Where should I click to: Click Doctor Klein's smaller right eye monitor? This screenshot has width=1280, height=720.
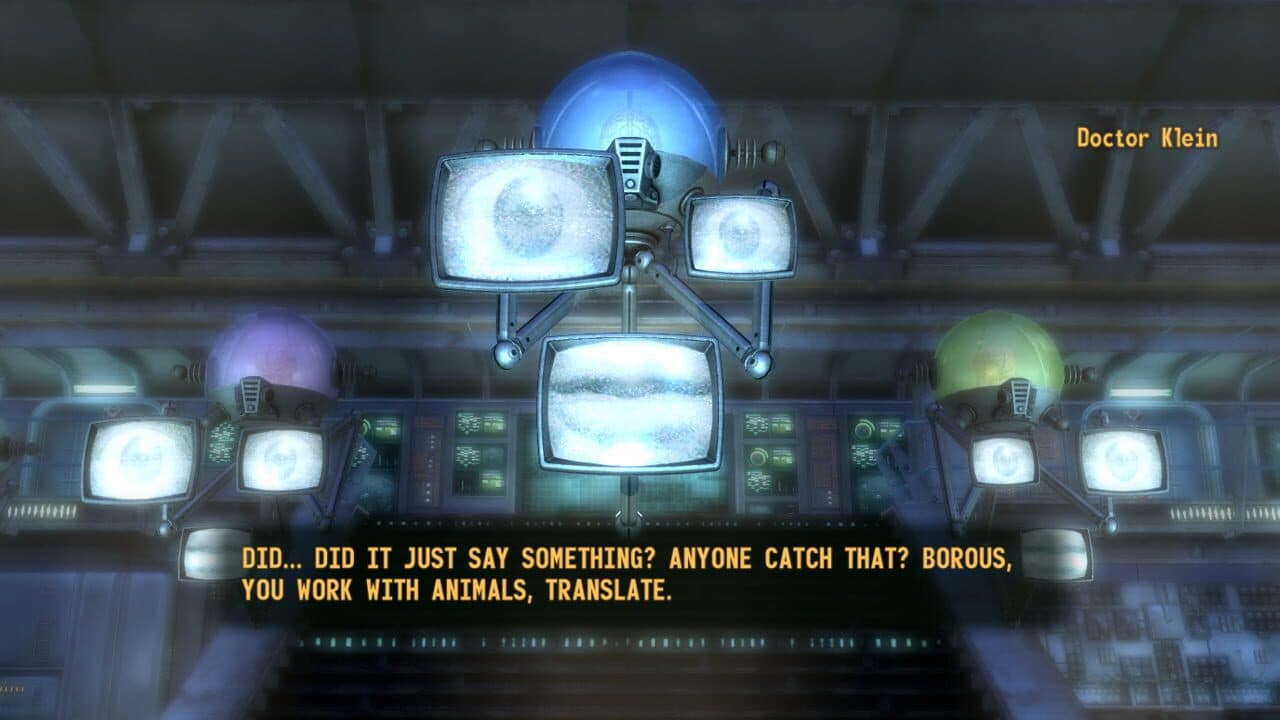(x=740, y=235)
